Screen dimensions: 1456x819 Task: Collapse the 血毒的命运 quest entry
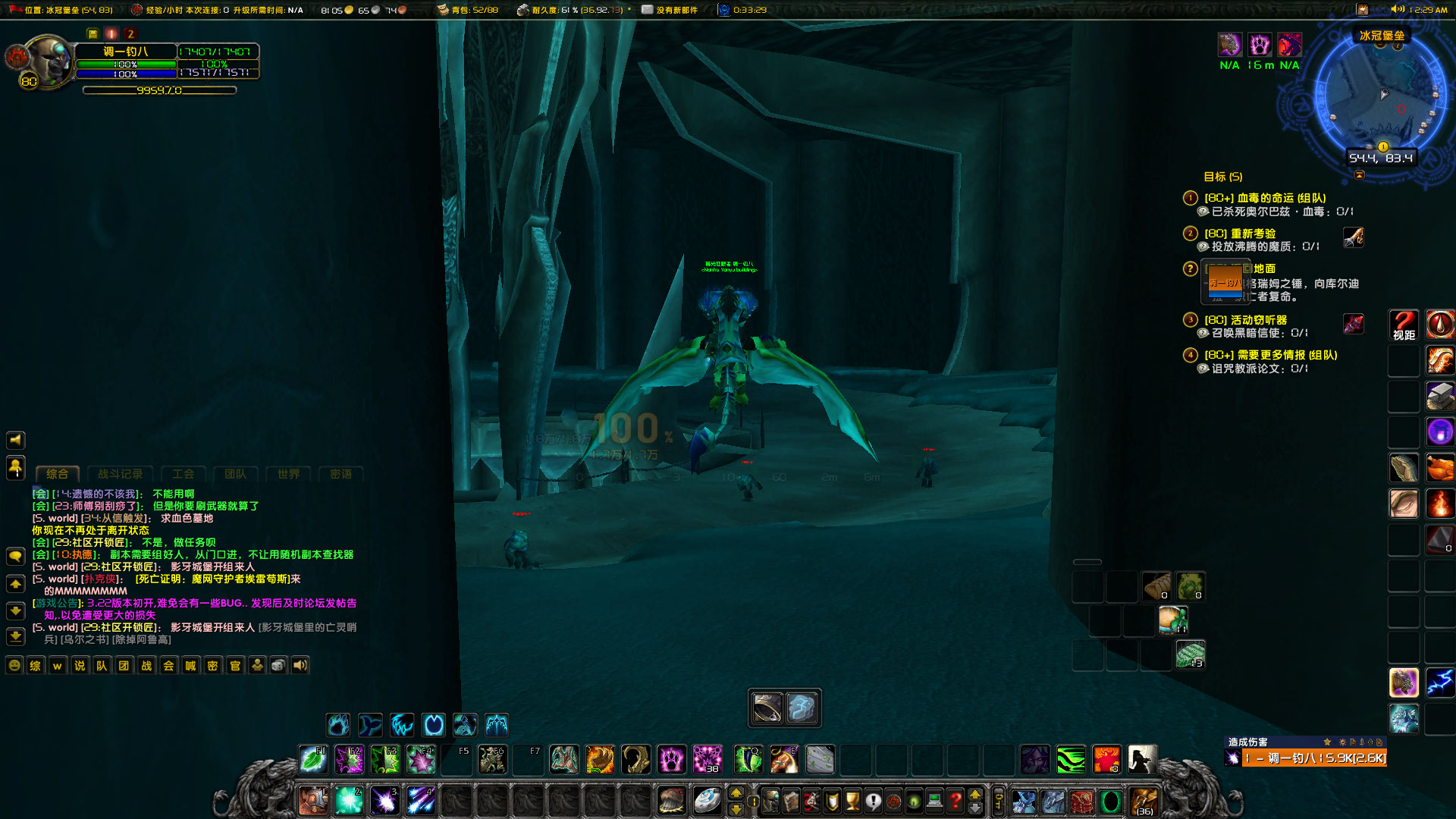tap(1190, 198)
